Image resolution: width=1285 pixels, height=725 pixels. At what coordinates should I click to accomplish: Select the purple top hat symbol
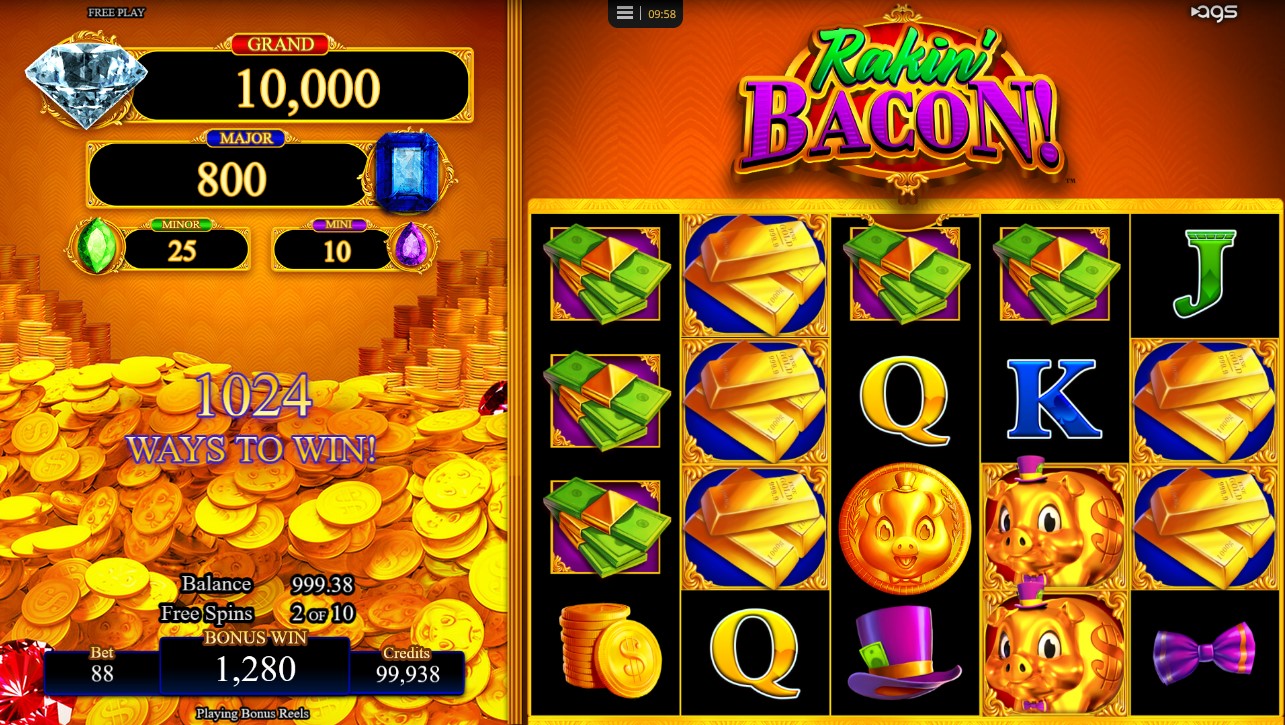[905, 652]
